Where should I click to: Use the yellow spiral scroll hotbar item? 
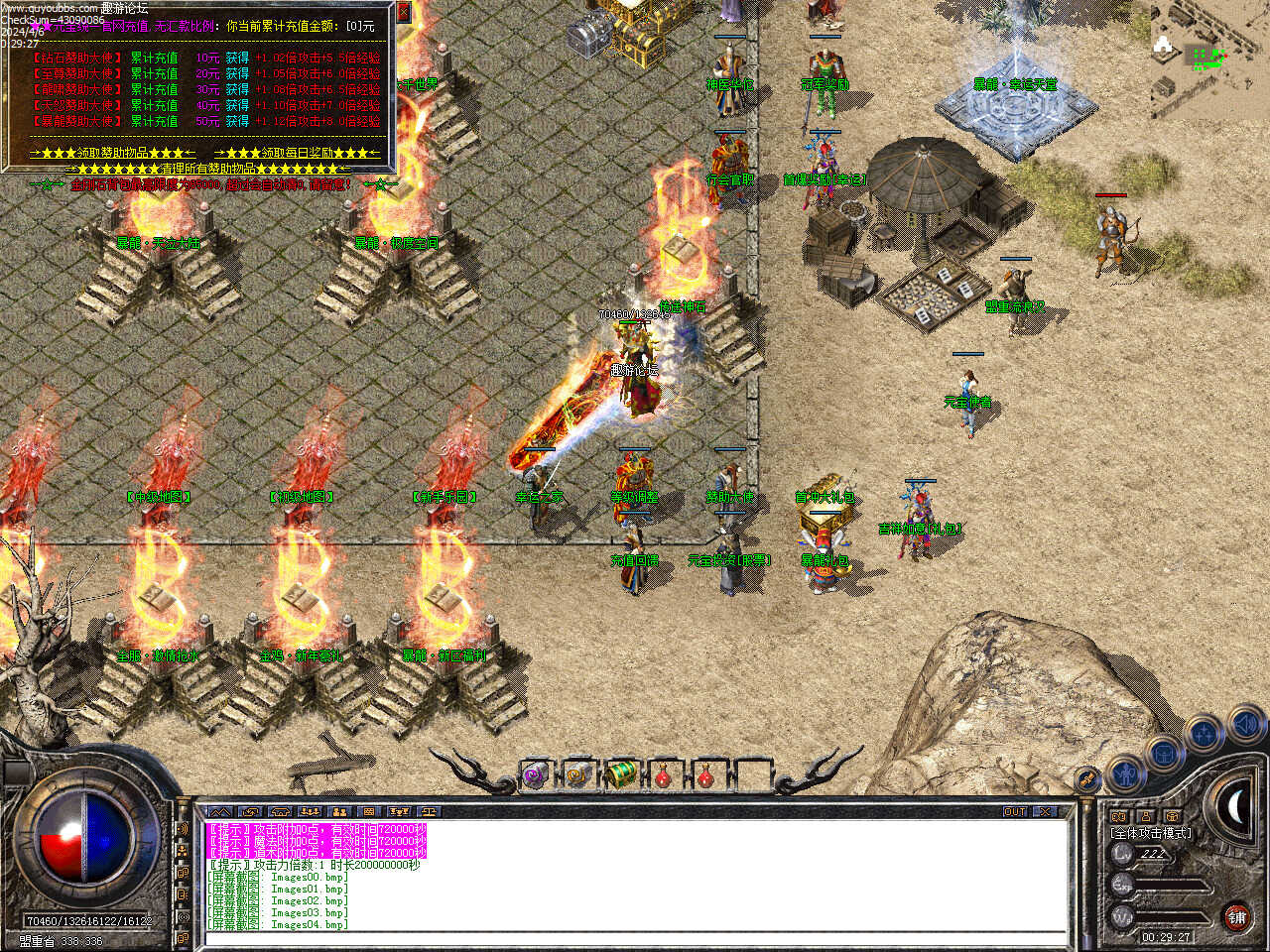tap(578, 775)
